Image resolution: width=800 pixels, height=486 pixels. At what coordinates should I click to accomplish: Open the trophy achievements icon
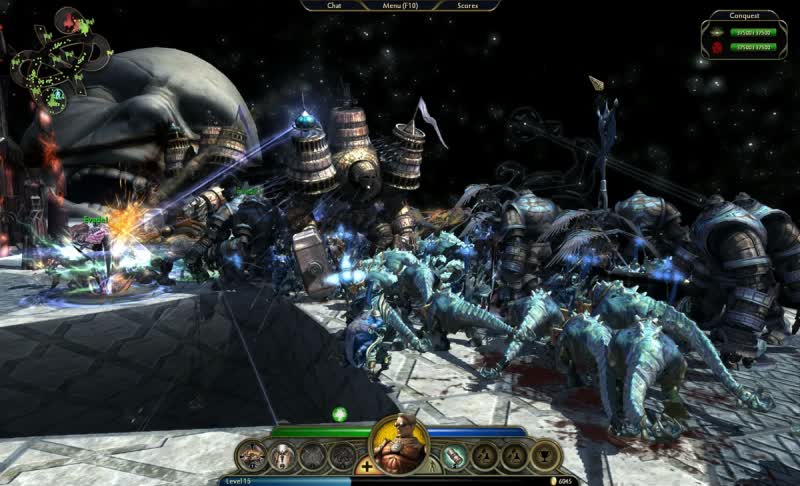[545, 456]
